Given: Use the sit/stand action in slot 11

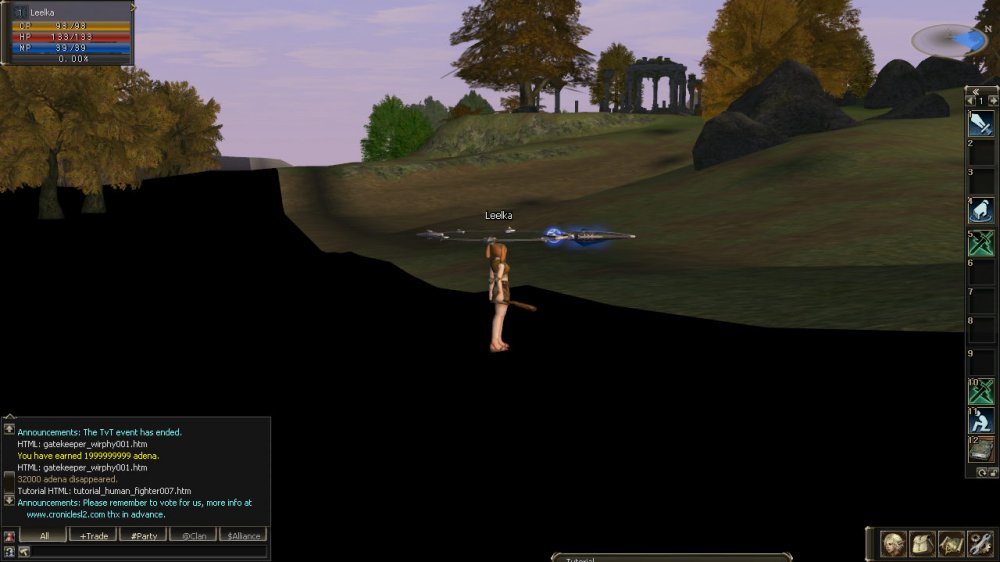Looking at the screenshot, I should 981,420.
